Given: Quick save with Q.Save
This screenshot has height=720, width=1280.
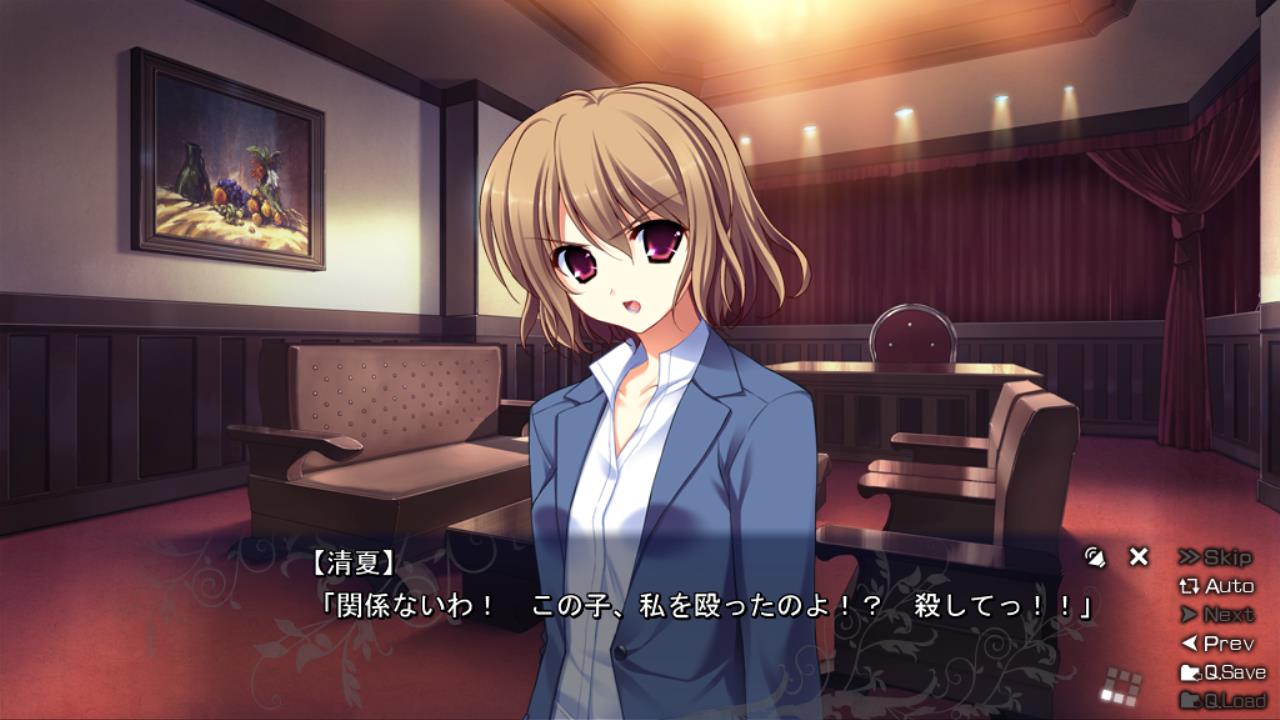Looking at the screenshot, I should pos(1222,672).
